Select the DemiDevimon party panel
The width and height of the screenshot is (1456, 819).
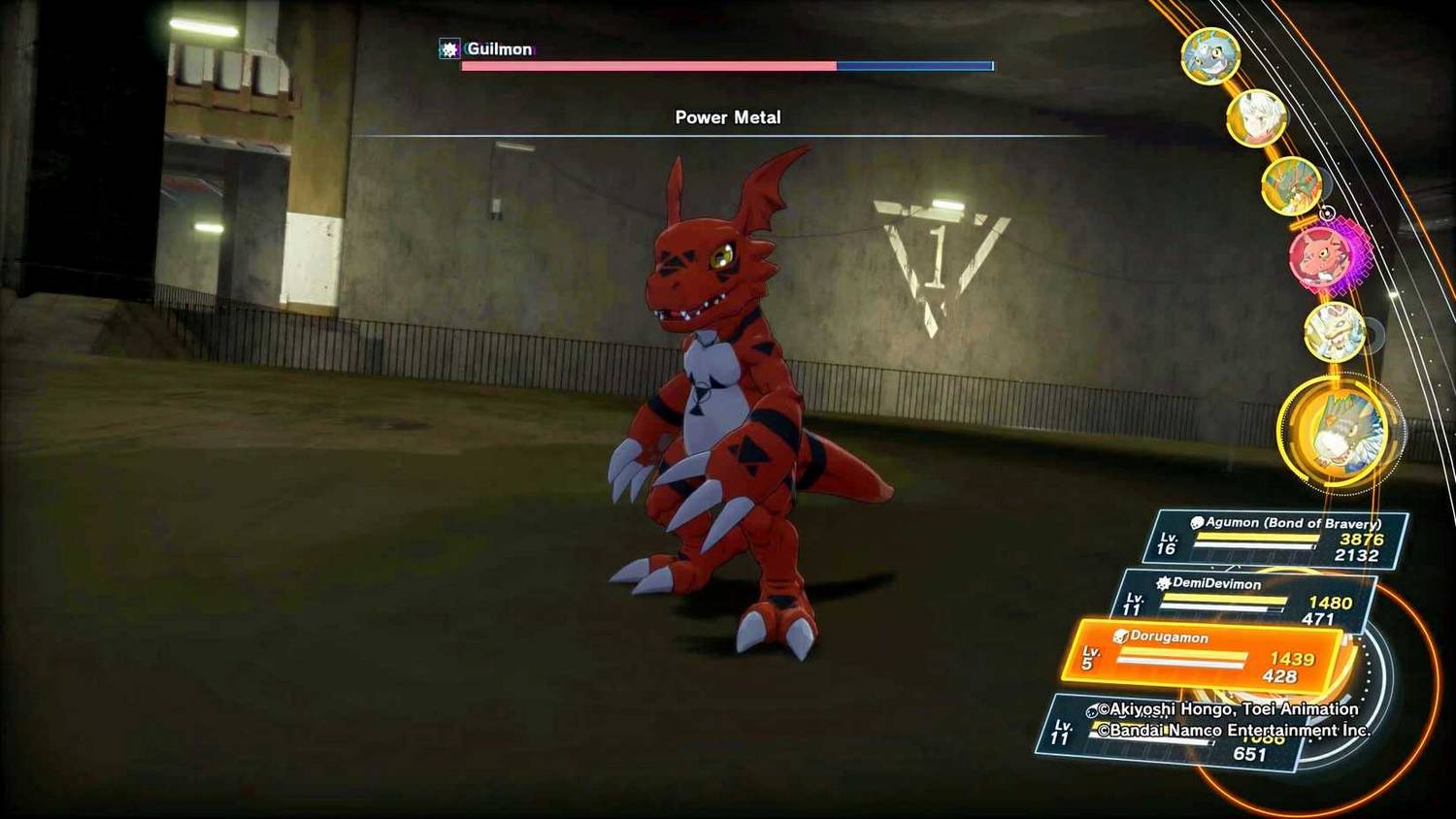point(1245,601)
